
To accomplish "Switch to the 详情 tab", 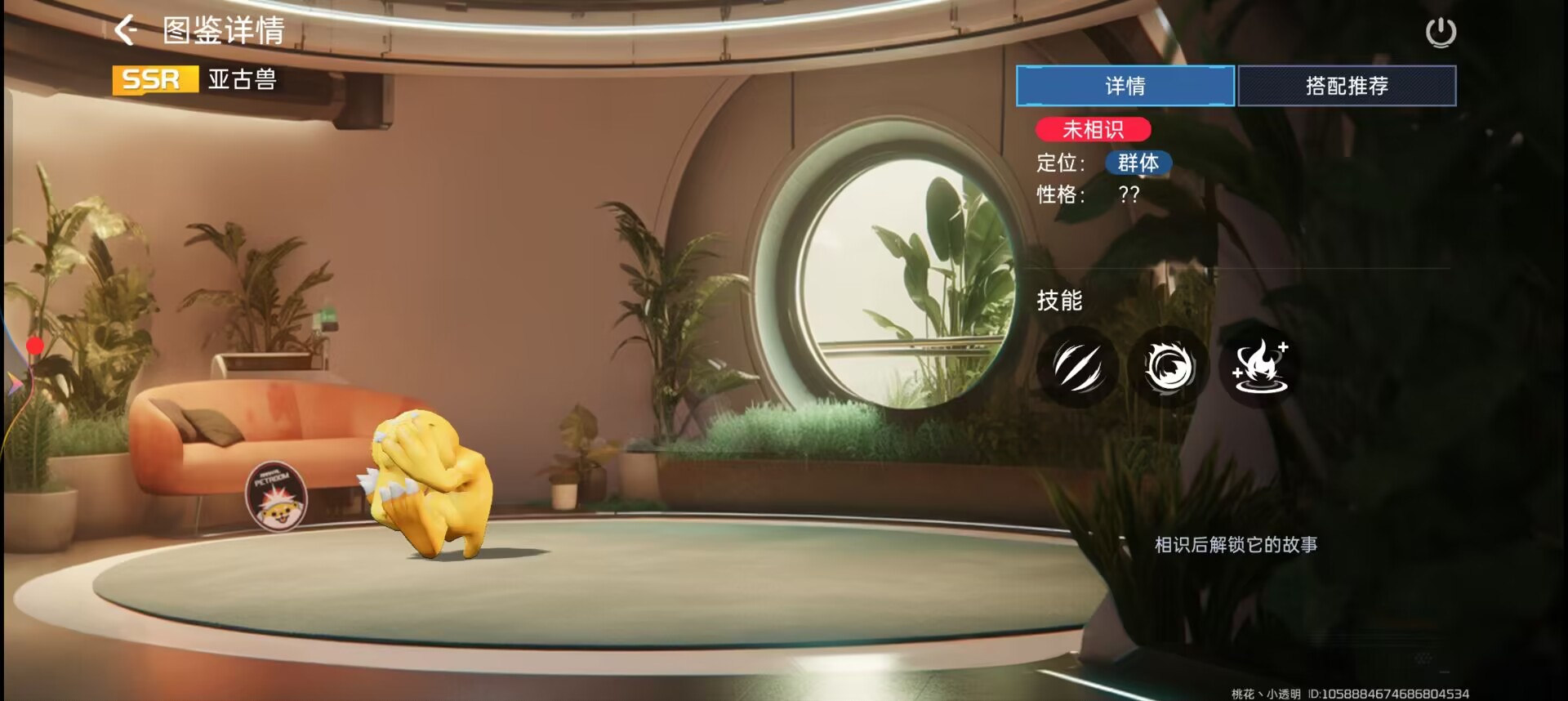I will tap(1125, 86).
